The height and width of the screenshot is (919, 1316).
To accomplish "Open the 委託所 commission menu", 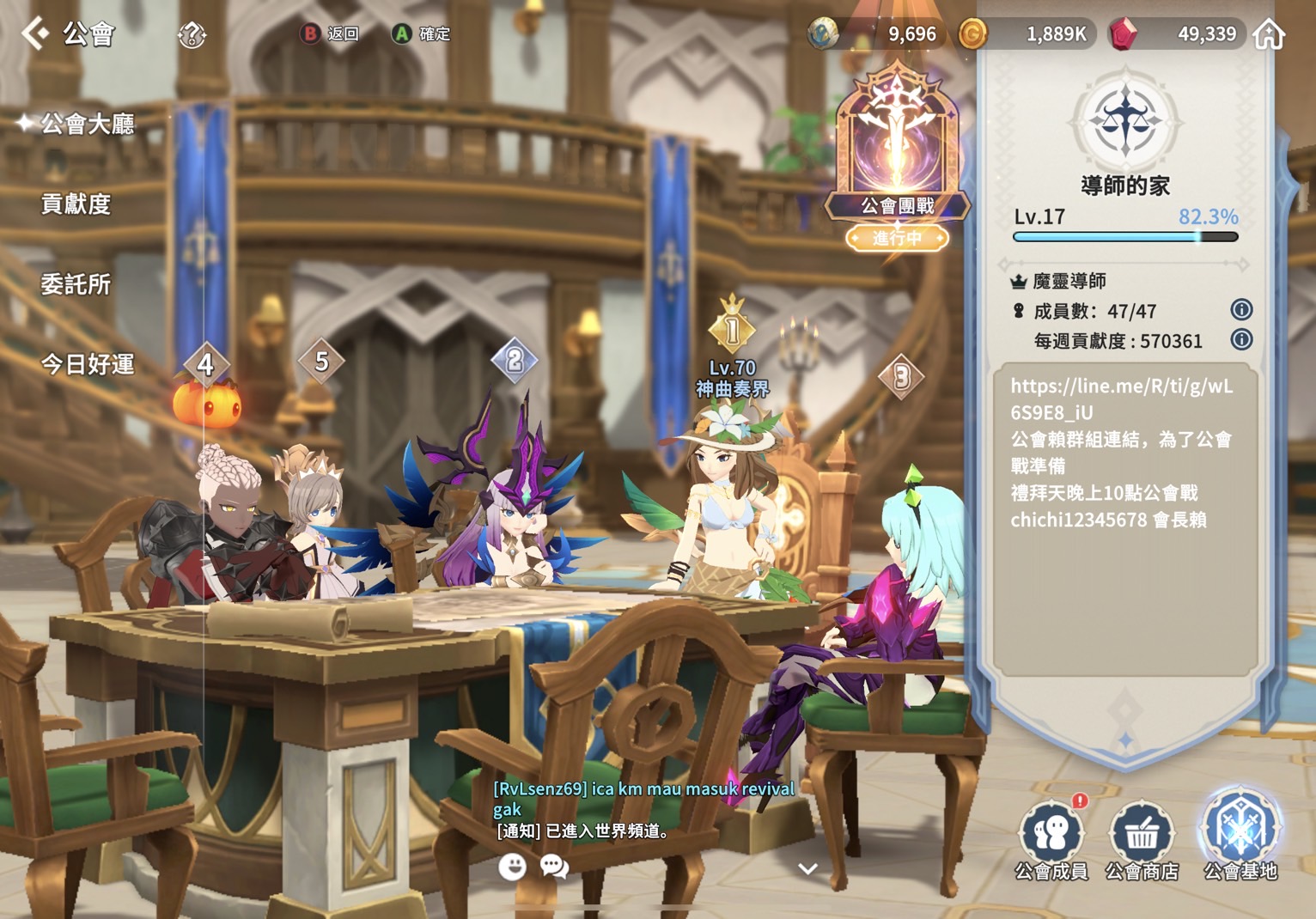I will point(76,284).
